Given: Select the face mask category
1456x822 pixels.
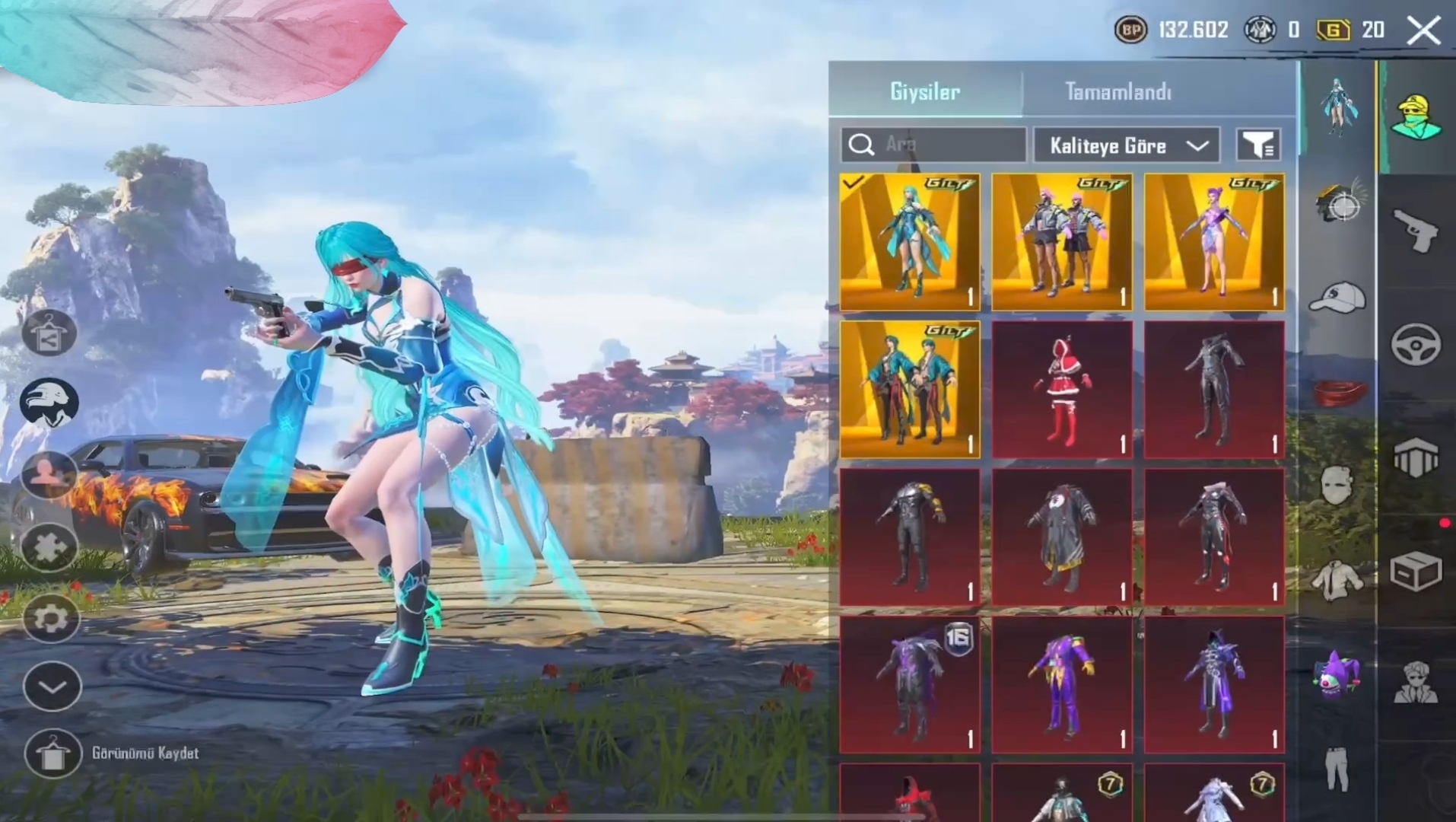Looking at the screenshot, I should pos(1337,486).
